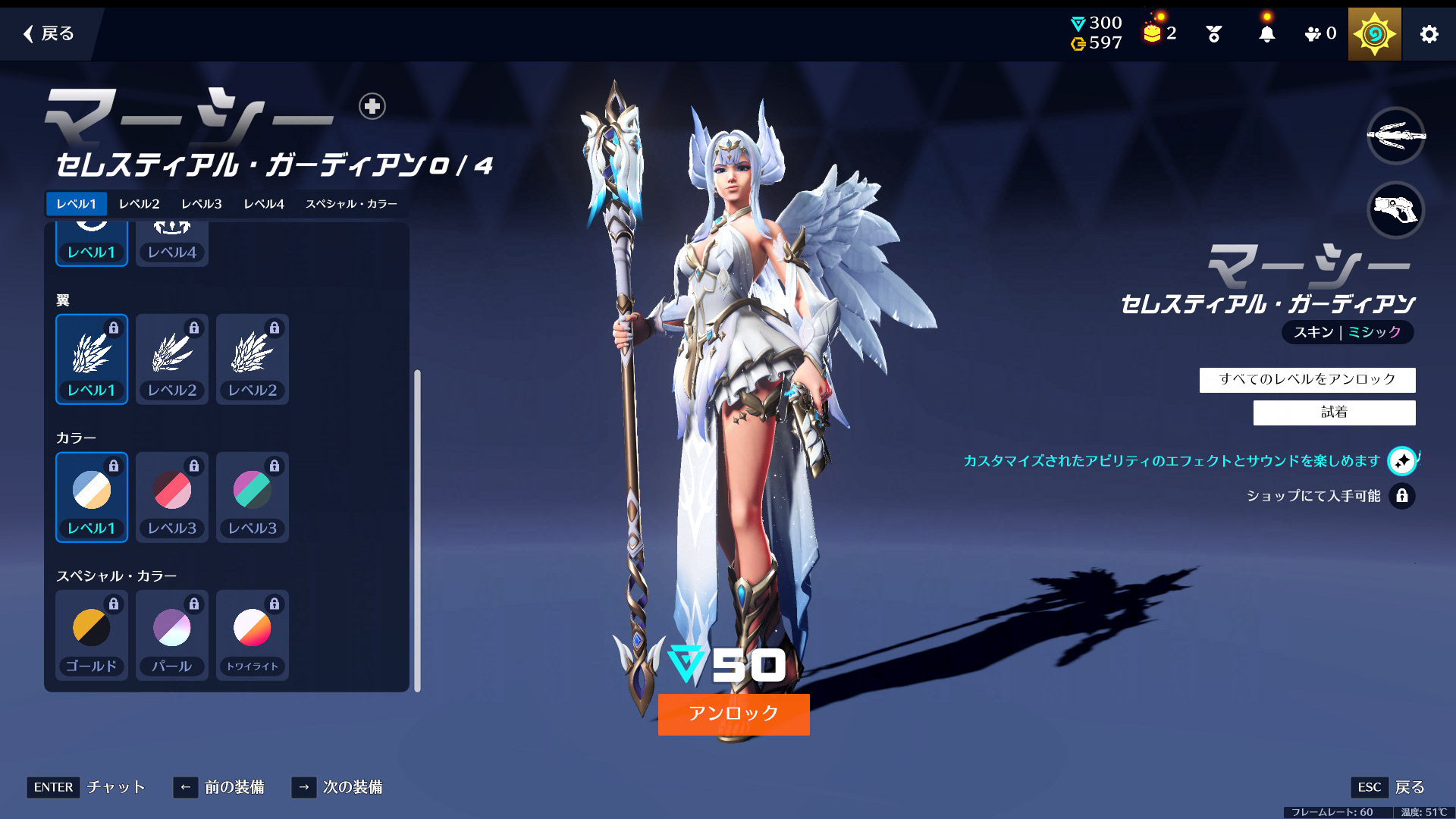Switch to the レベル4 tab

263,204
